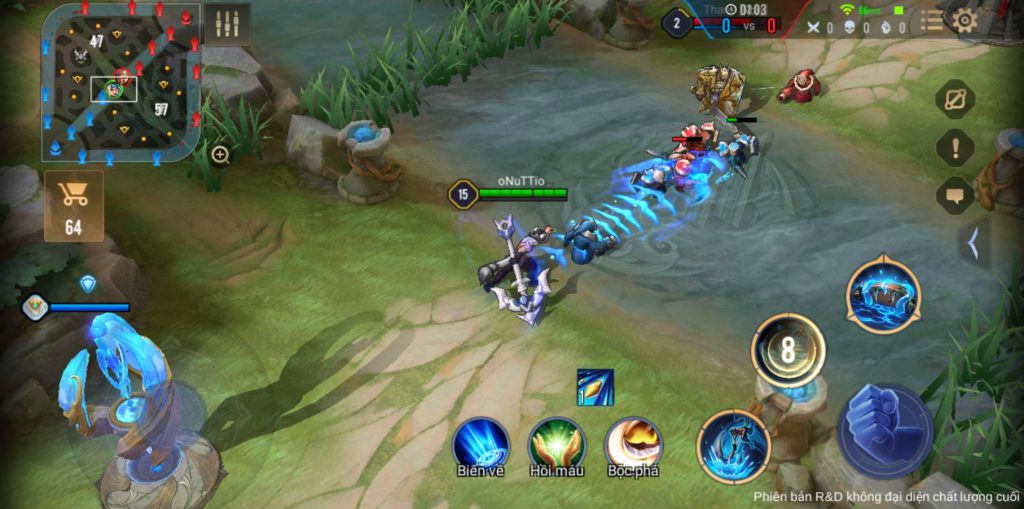Use the Hồi máu heal skill
The width and height of the screenshot is (1024, 509).
[557, 444]
